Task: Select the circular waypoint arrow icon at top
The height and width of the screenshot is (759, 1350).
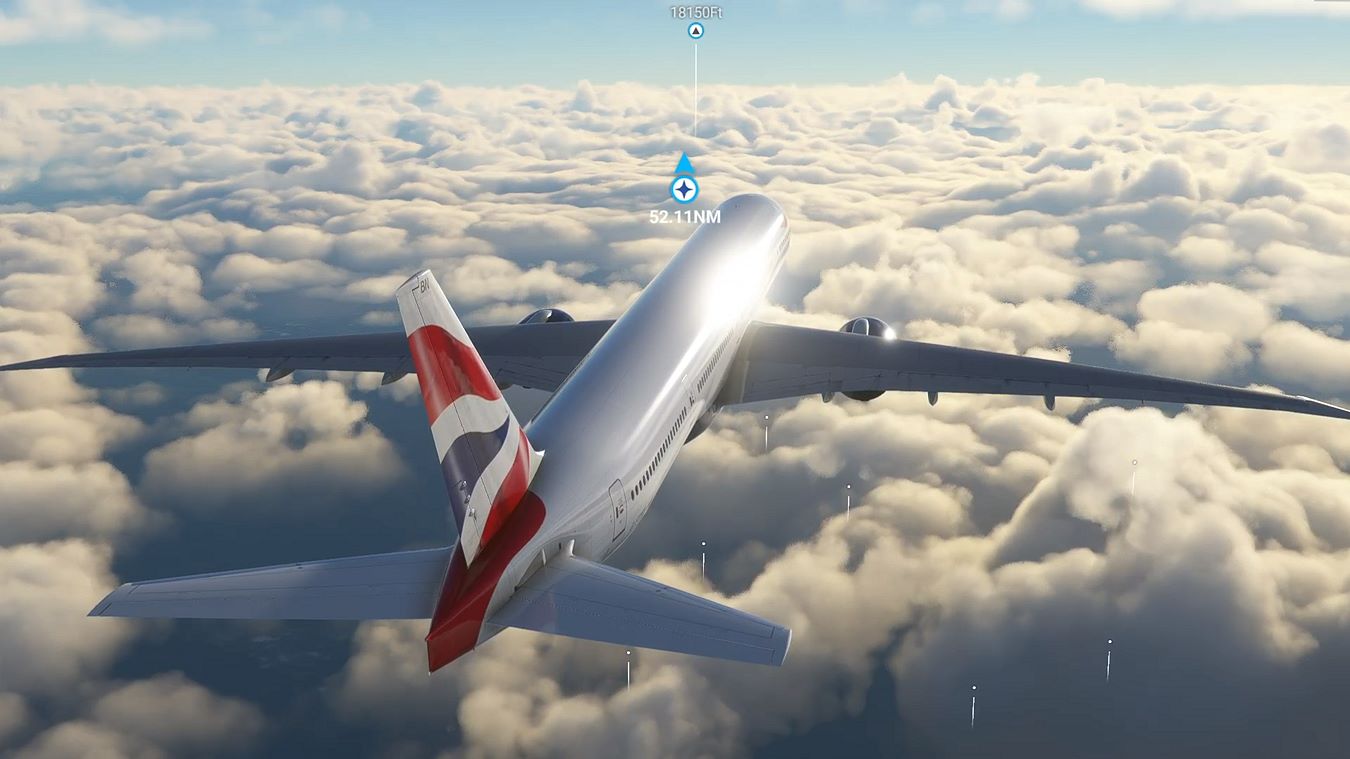Action: (x=697, y=30)
